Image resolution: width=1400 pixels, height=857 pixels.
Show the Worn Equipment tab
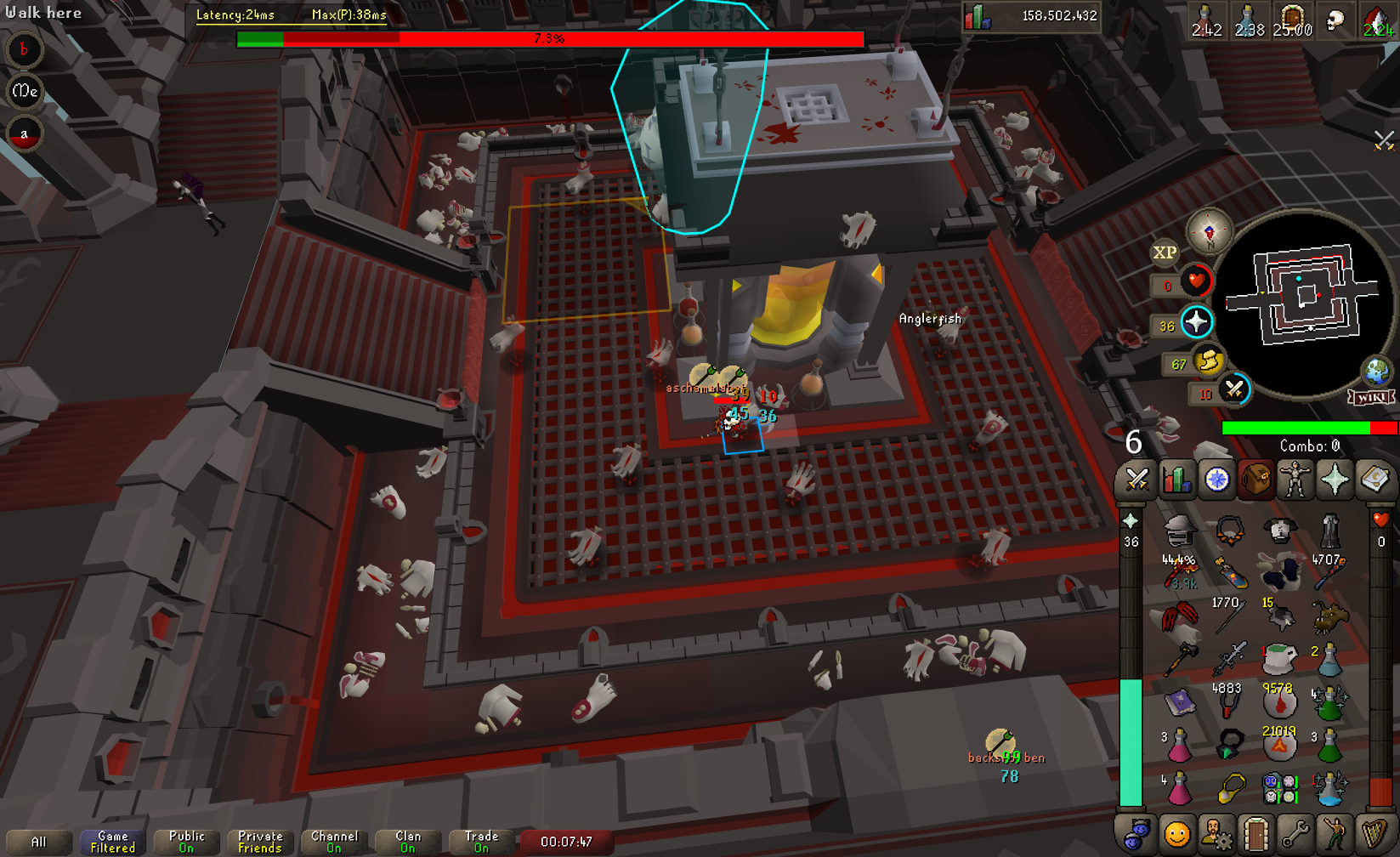click(x=1295, y=480)
